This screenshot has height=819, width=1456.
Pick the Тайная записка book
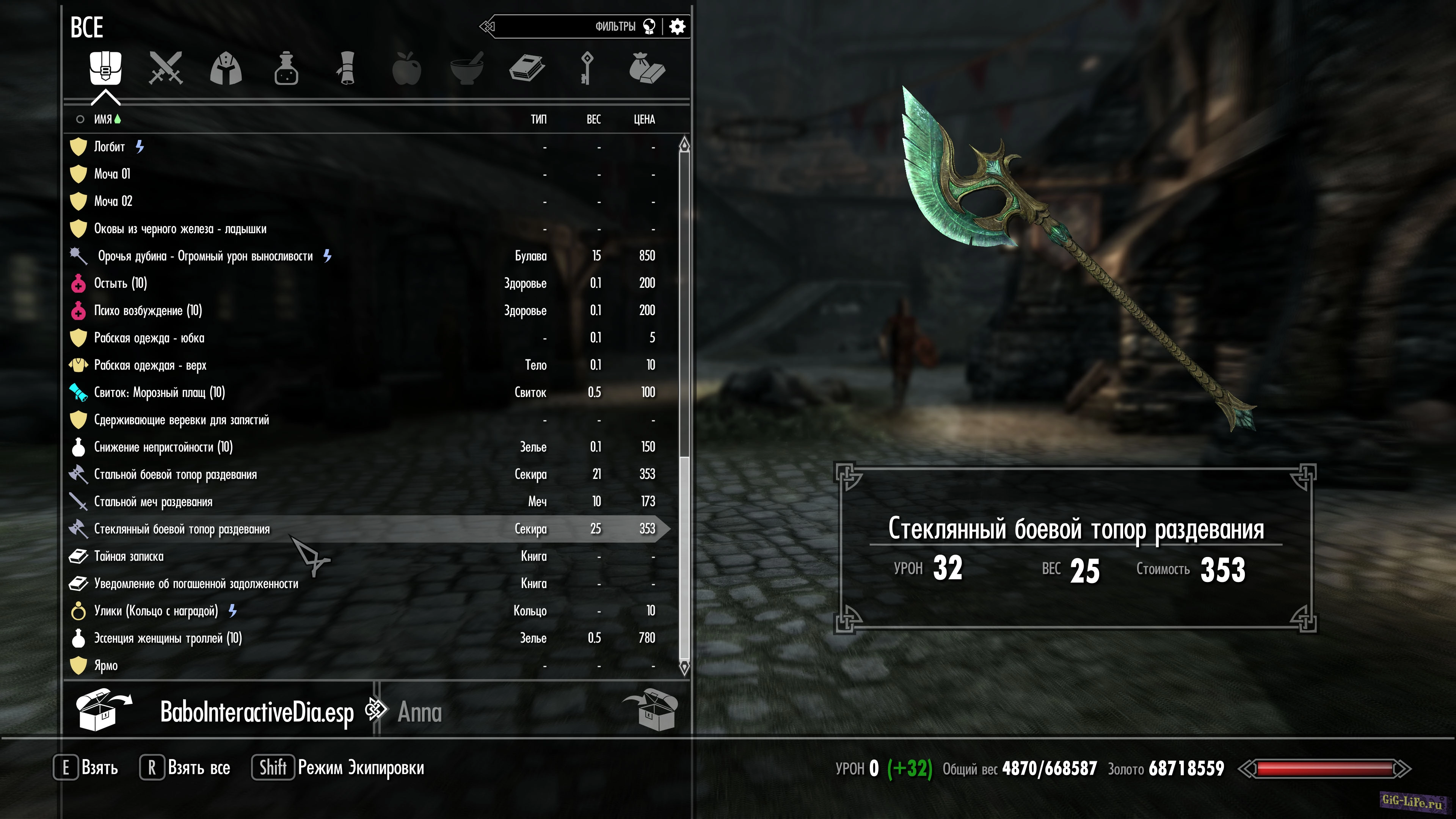[129, 557]
